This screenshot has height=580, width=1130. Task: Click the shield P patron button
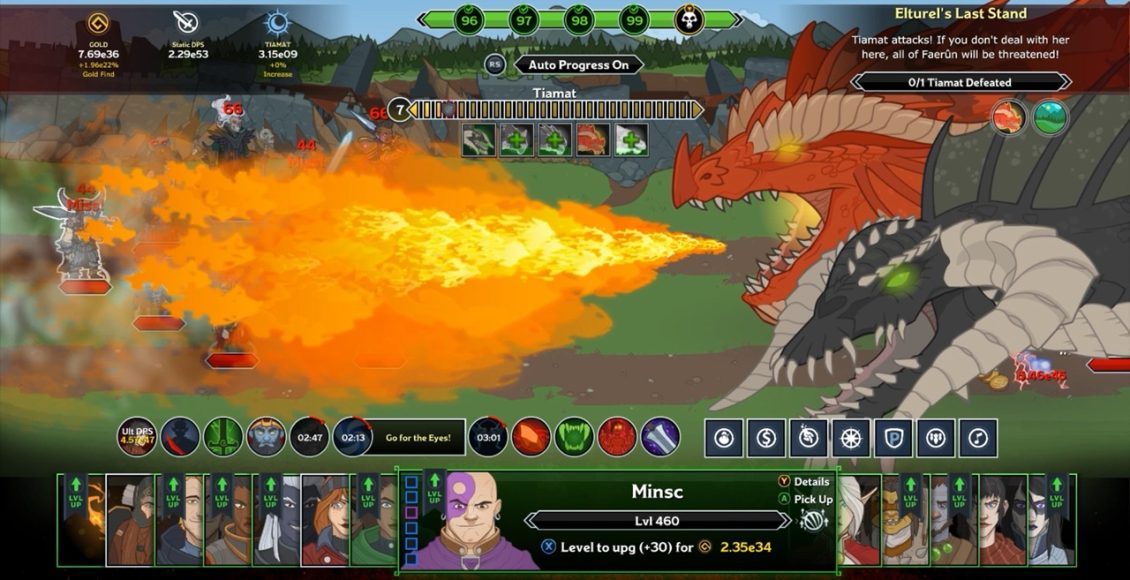click(x=893, y=437)
